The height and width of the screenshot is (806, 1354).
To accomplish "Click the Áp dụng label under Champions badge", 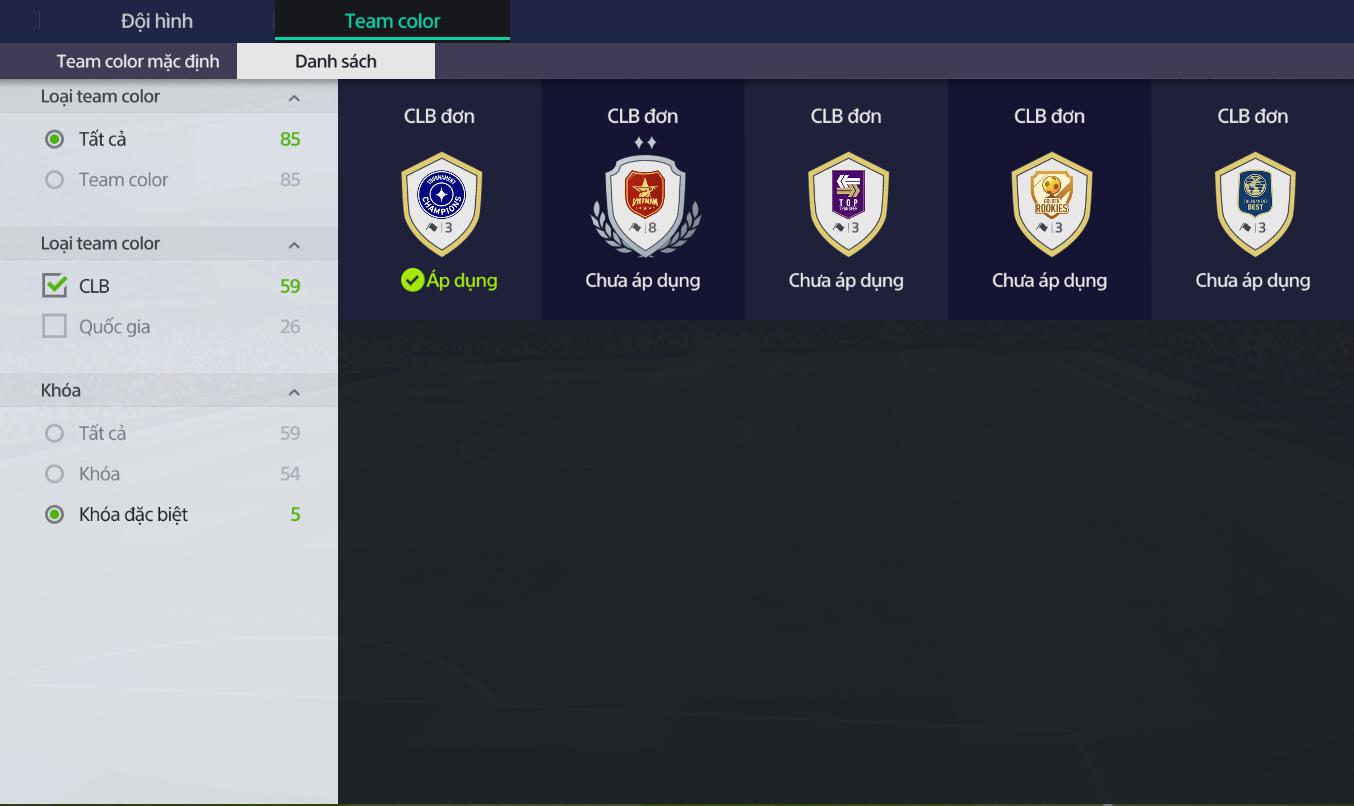I will (459, 280).
